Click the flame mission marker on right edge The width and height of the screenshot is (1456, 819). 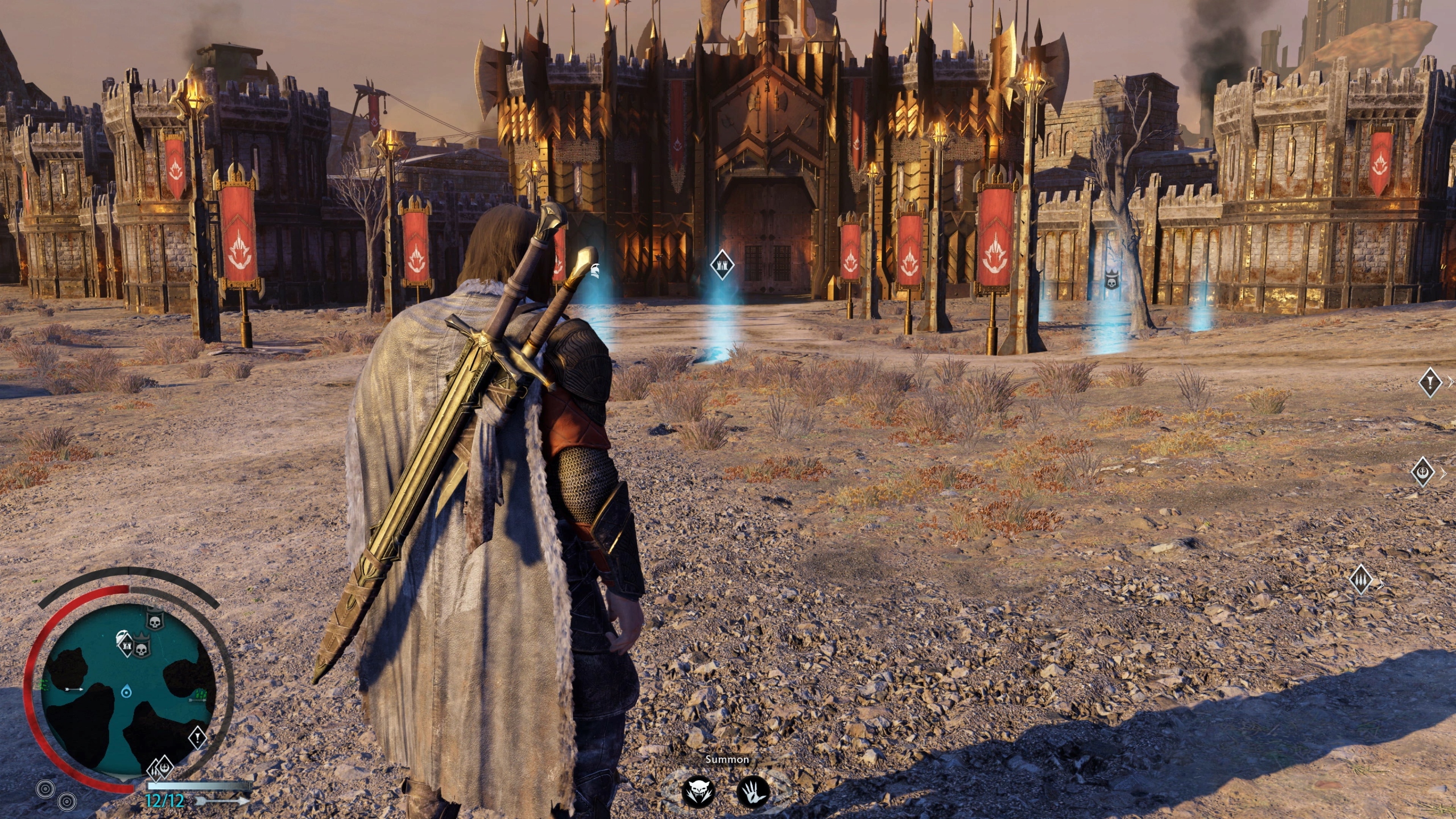(x=1361, y=579)
